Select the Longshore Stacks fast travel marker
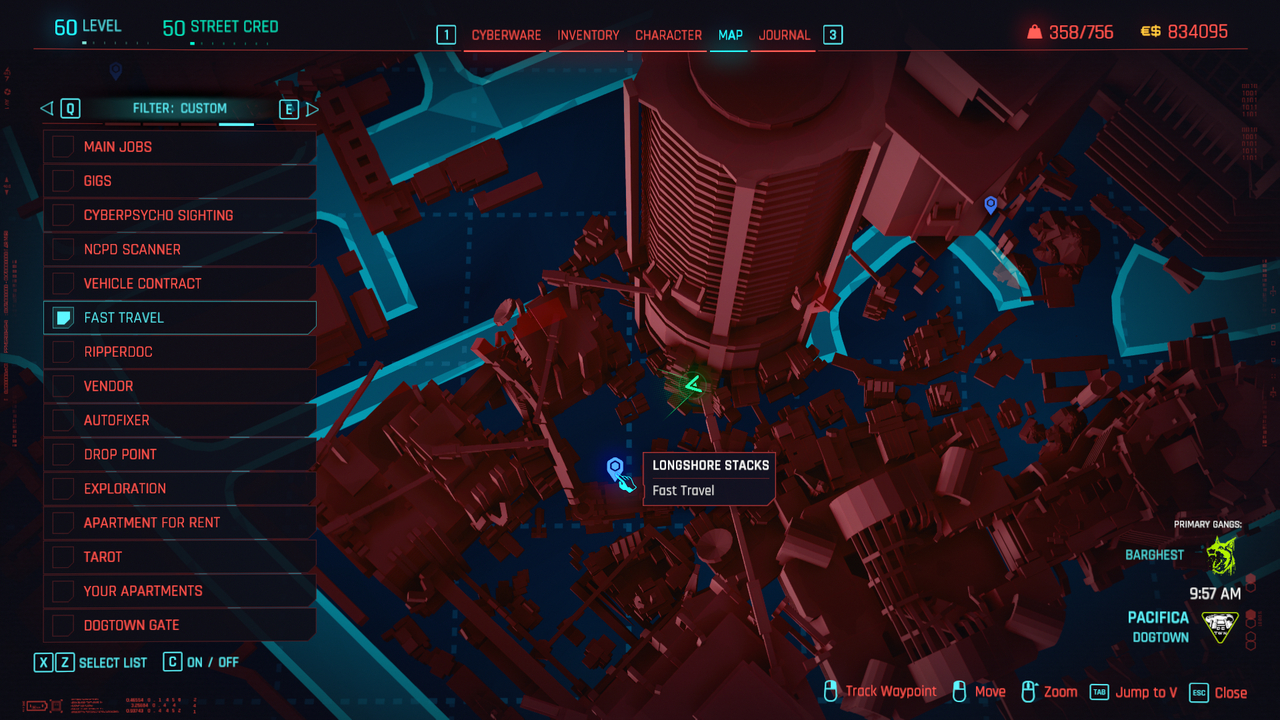This screenshot has height=720, width=1280. (615, 467)
